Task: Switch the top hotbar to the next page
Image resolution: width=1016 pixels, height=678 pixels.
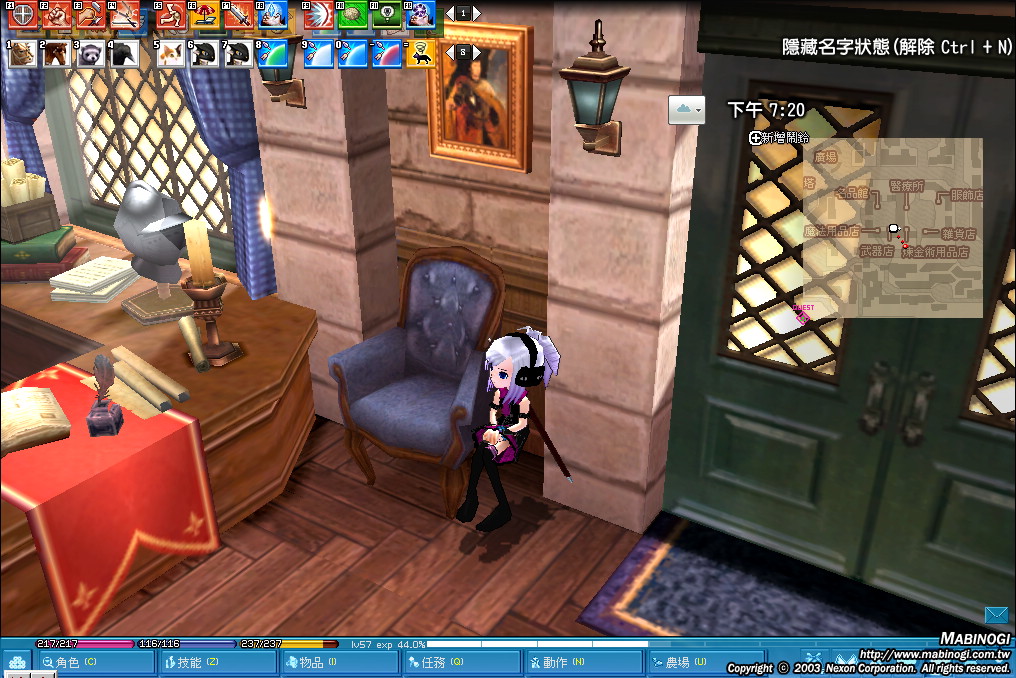Action: [x=477, y=14]
